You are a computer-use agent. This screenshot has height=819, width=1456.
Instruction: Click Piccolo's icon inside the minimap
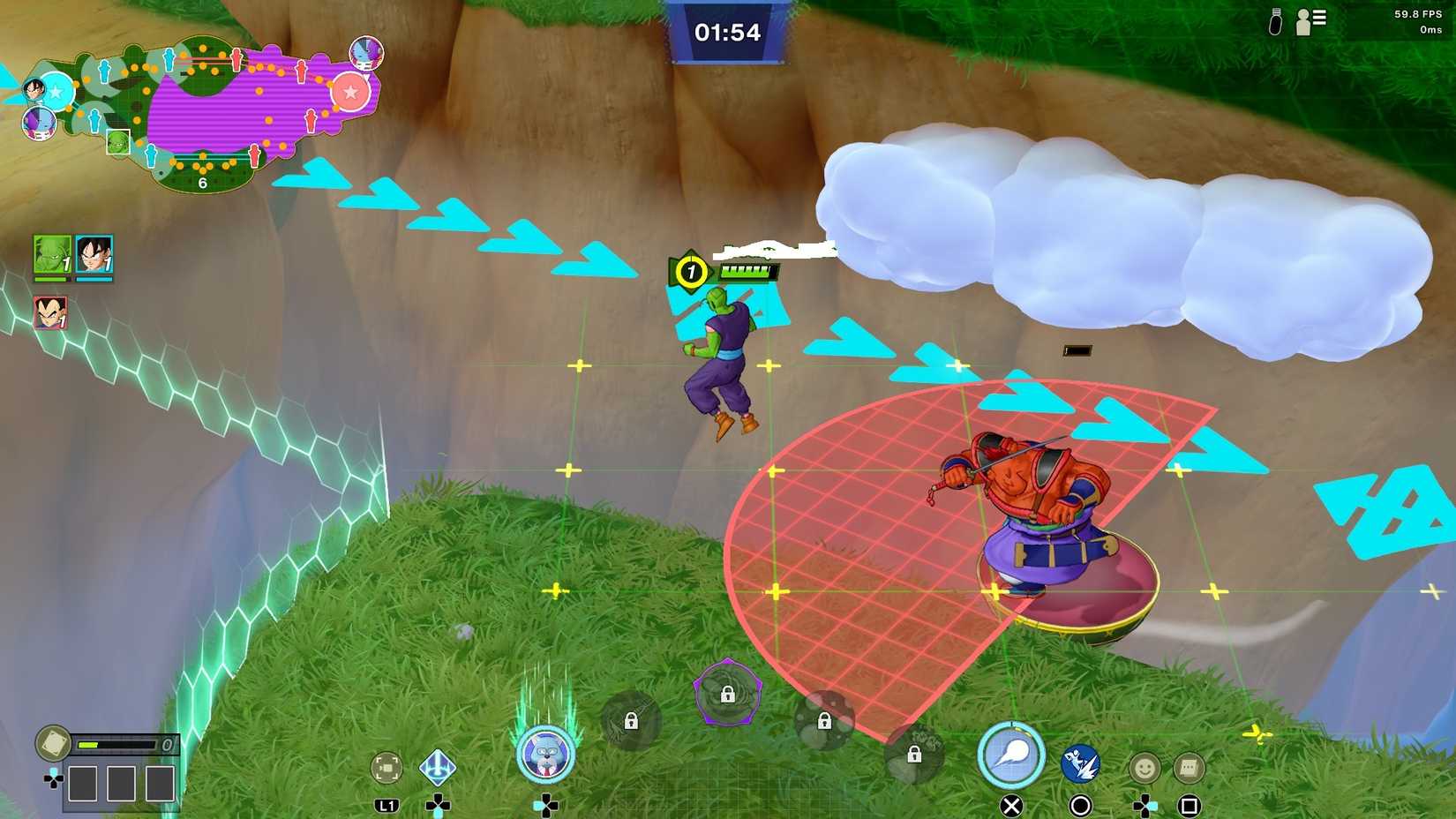tap(117, 142)
